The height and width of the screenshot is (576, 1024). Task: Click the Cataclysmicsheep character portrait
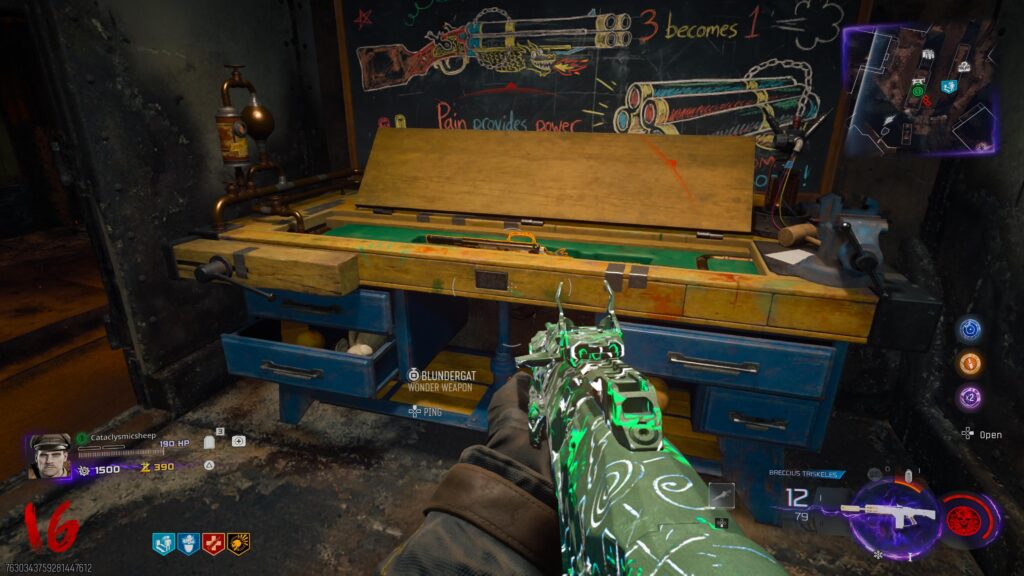pyautogui.click(x=50, y=455)
